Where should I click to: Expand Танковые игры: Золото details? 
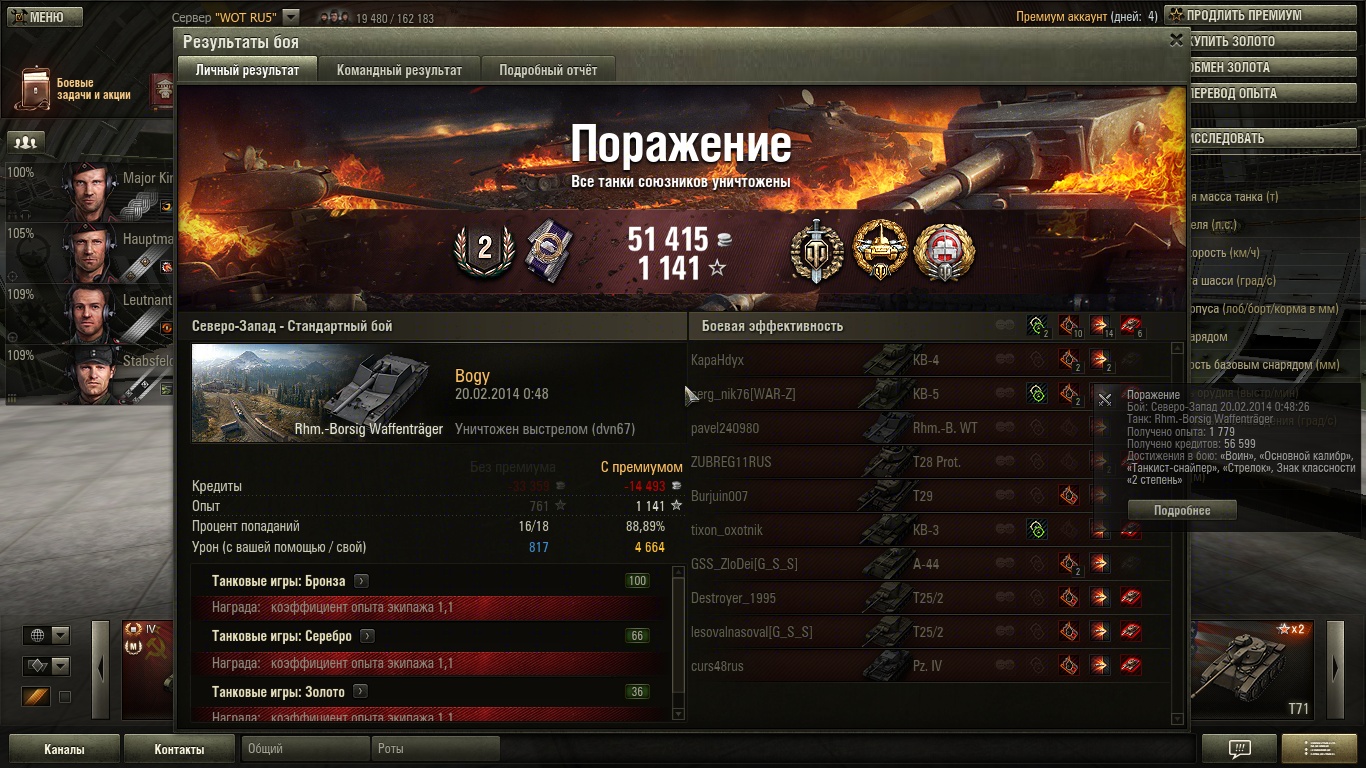[x=360, y=691]
